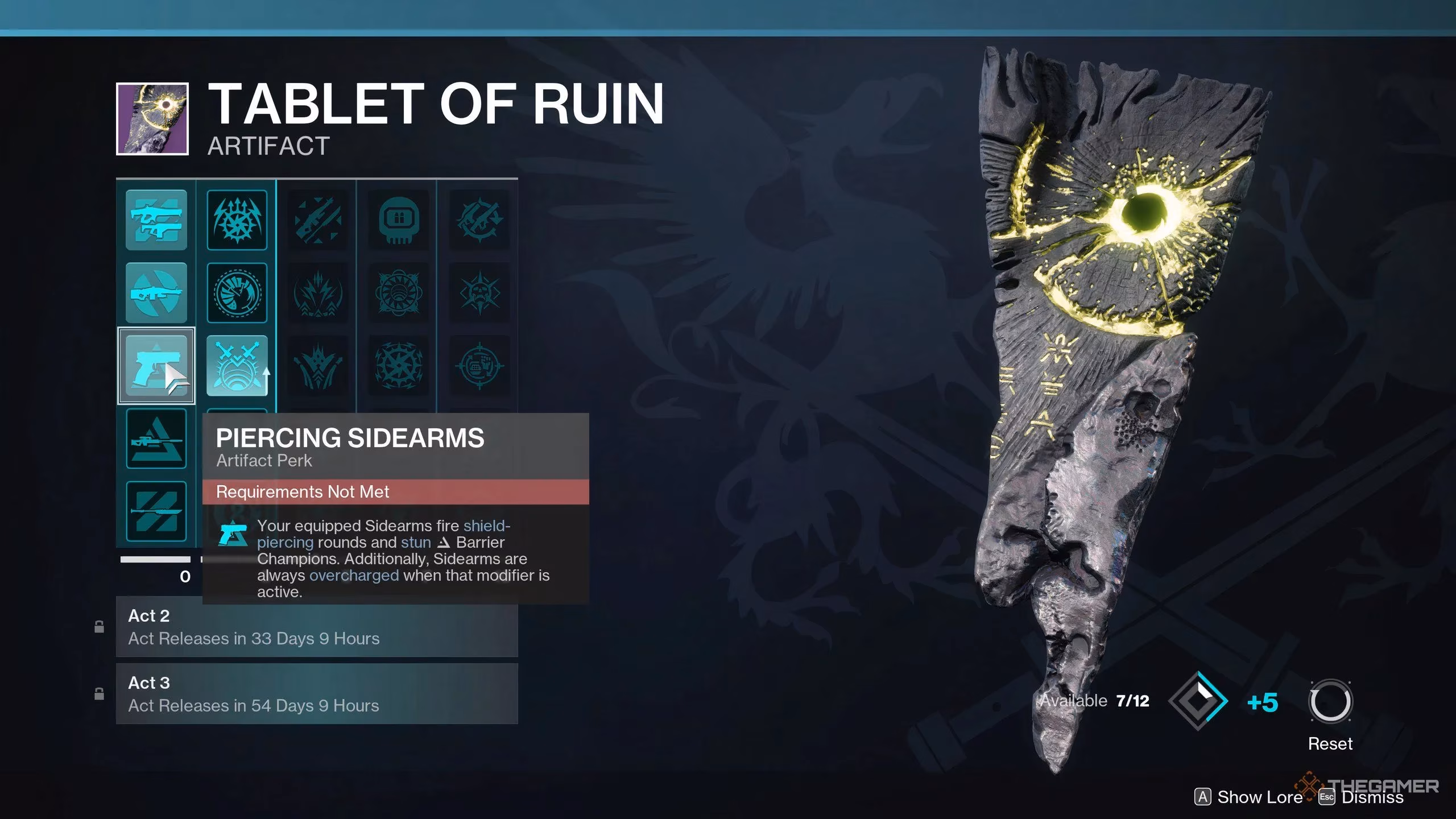Expand the locked Act 3 section
The width and height of the screenshot is (1456, 819).
pyautogui.click(x=317, y=693)
